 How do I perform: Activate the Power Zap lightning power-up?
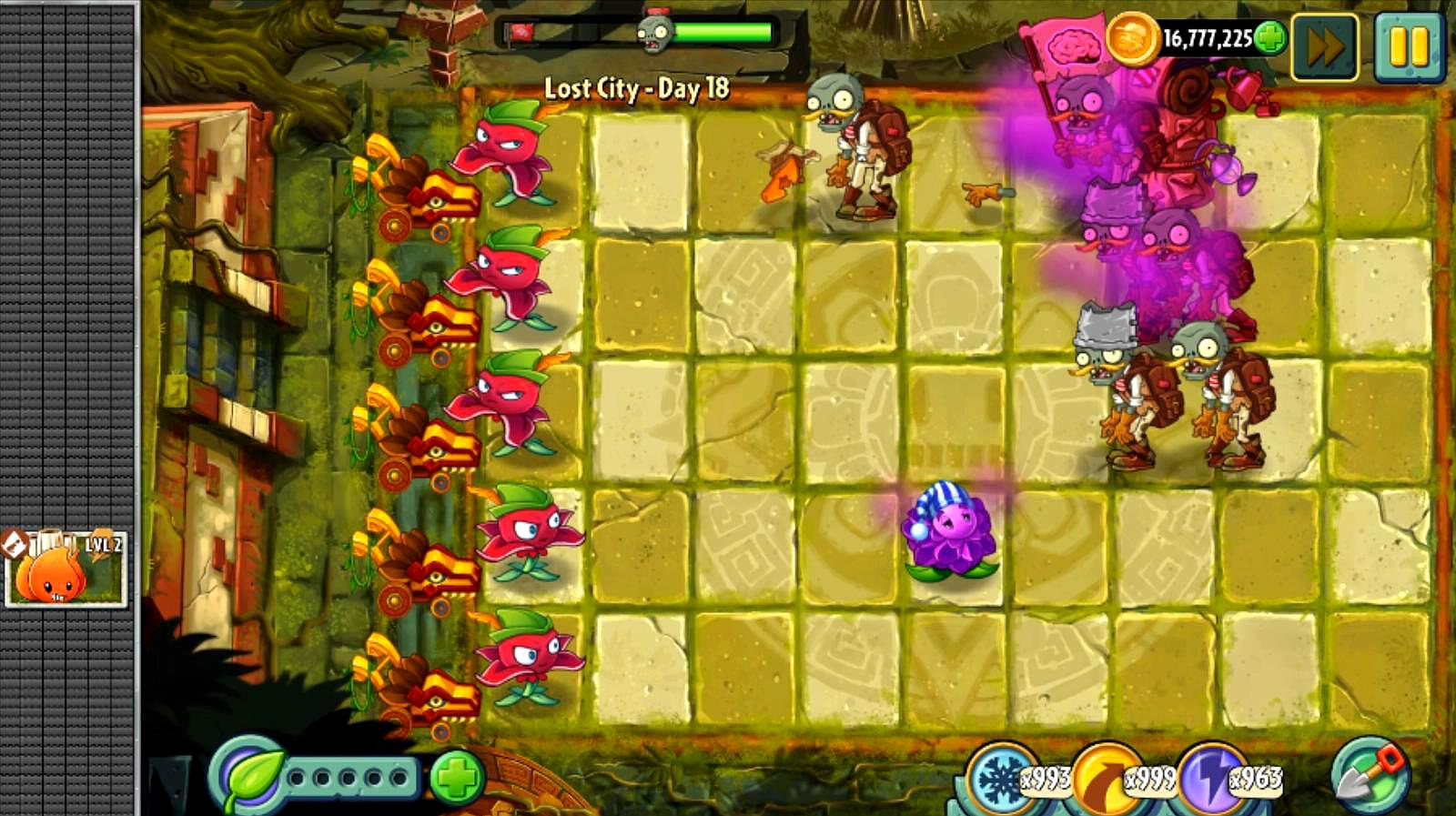(1210, 779)
